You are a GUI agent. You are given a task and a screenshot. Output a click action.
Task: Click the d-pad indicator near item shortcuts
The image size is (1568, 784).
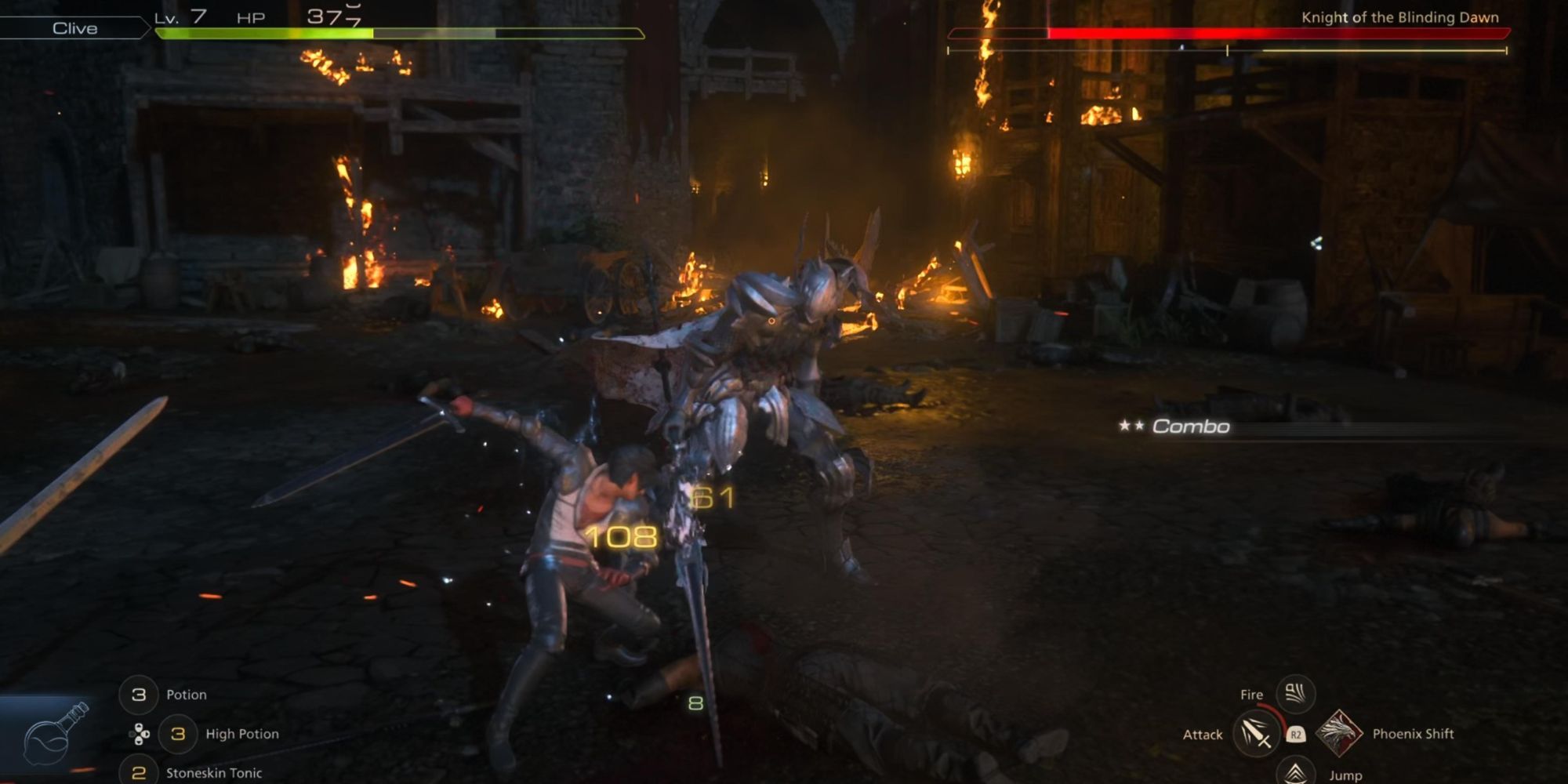[x=139, y=734]
